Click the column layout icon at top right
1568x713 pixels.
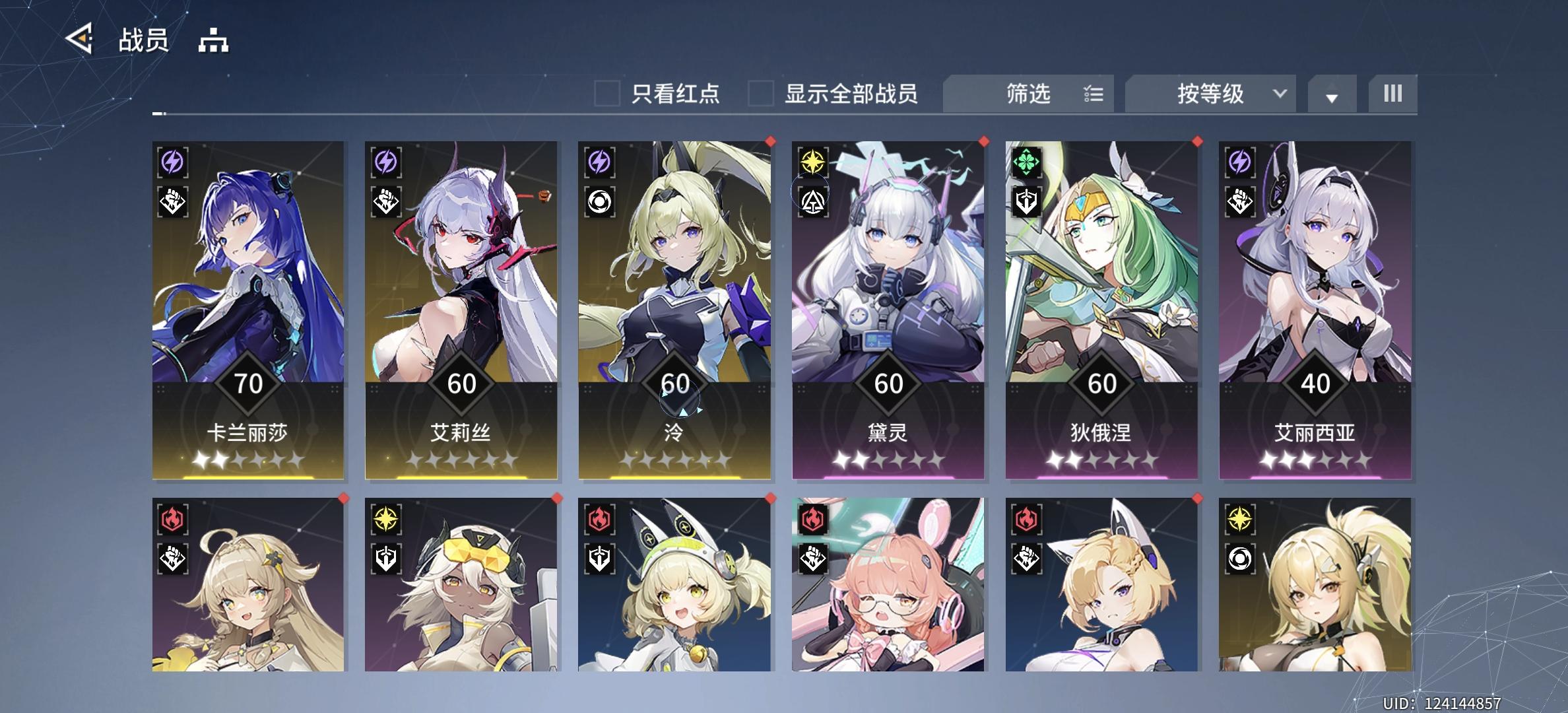coord(1392,94)
